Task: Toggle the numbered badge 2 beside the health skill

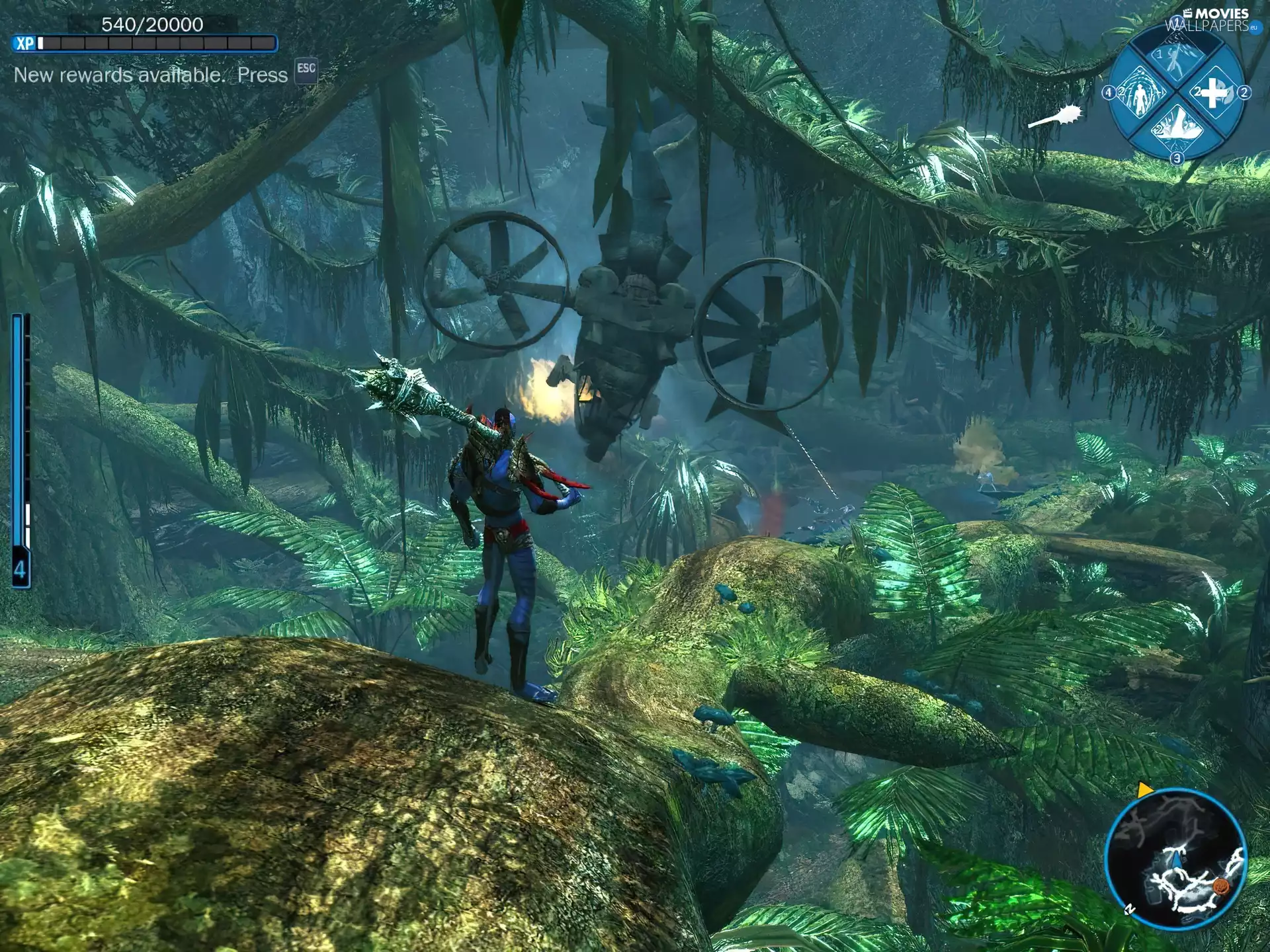Action: tap(1244, 93)
